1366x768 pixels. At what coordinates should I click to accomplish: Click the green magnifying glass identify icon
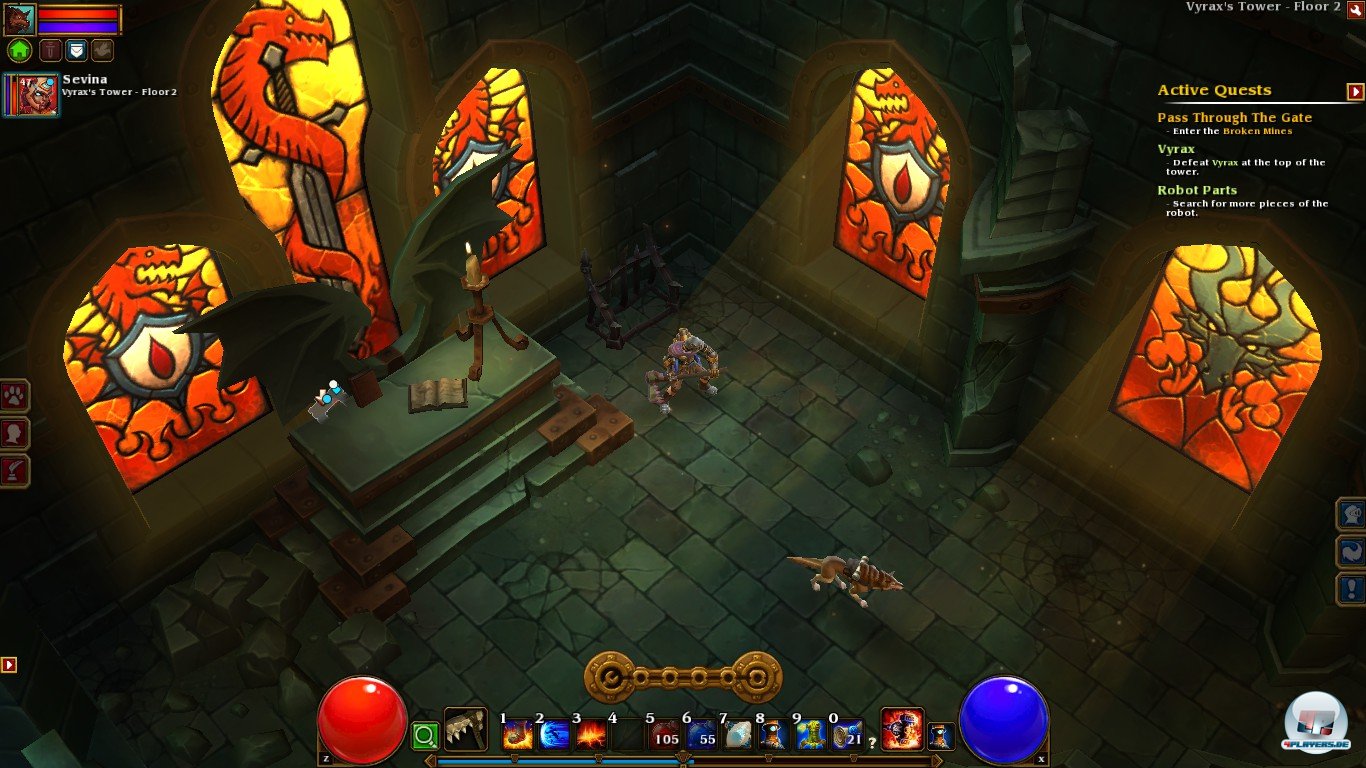[424, 733]
